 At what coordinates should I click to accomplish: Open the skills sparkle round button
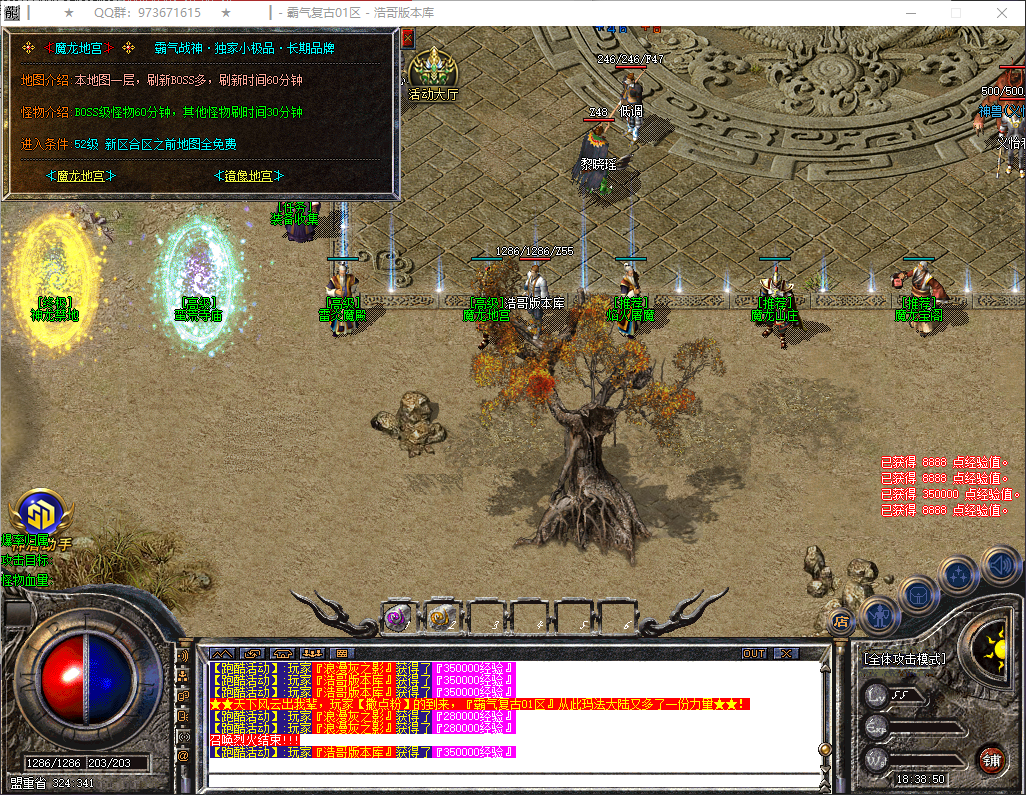point(958,575)
